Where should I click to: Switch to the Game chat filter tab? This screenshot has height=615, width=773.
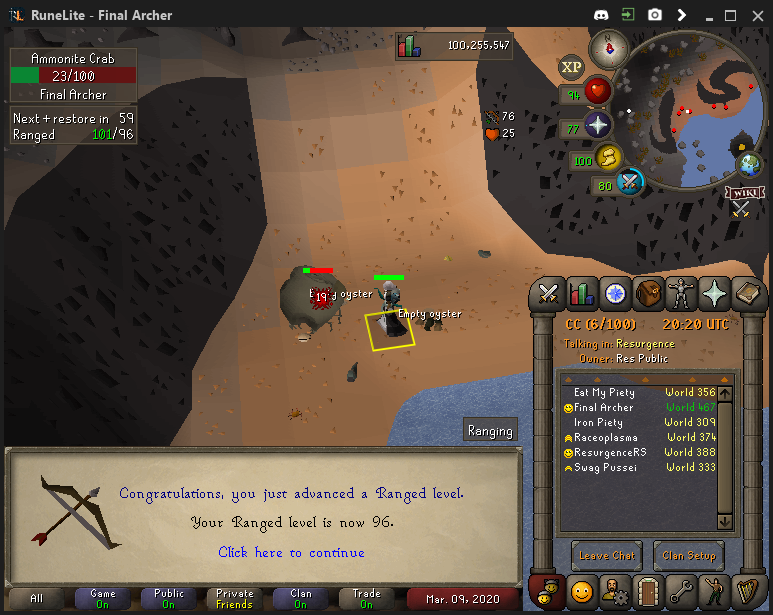103,598
